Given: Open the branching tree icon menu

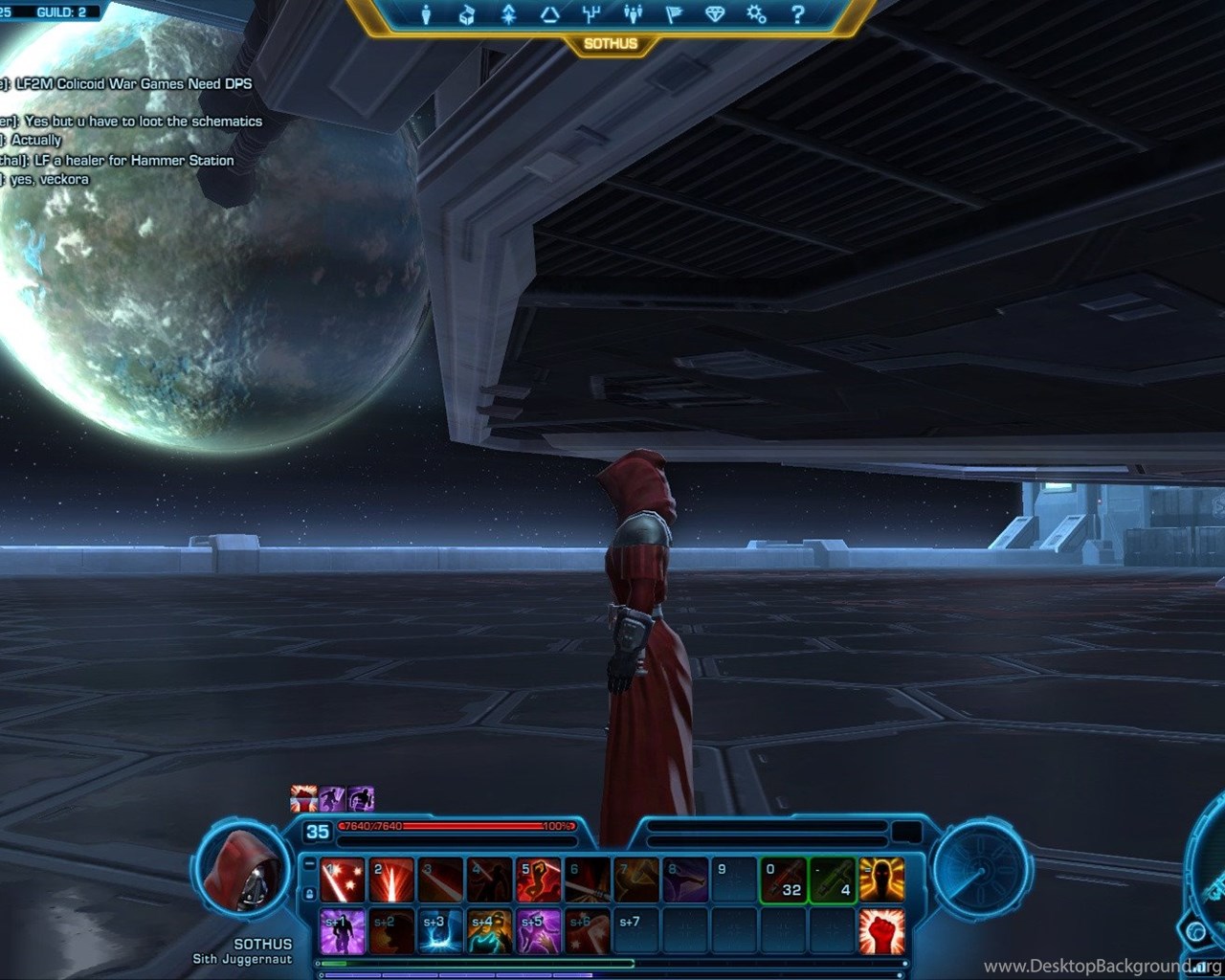Looking at the screenshot, I should point(590,14).
